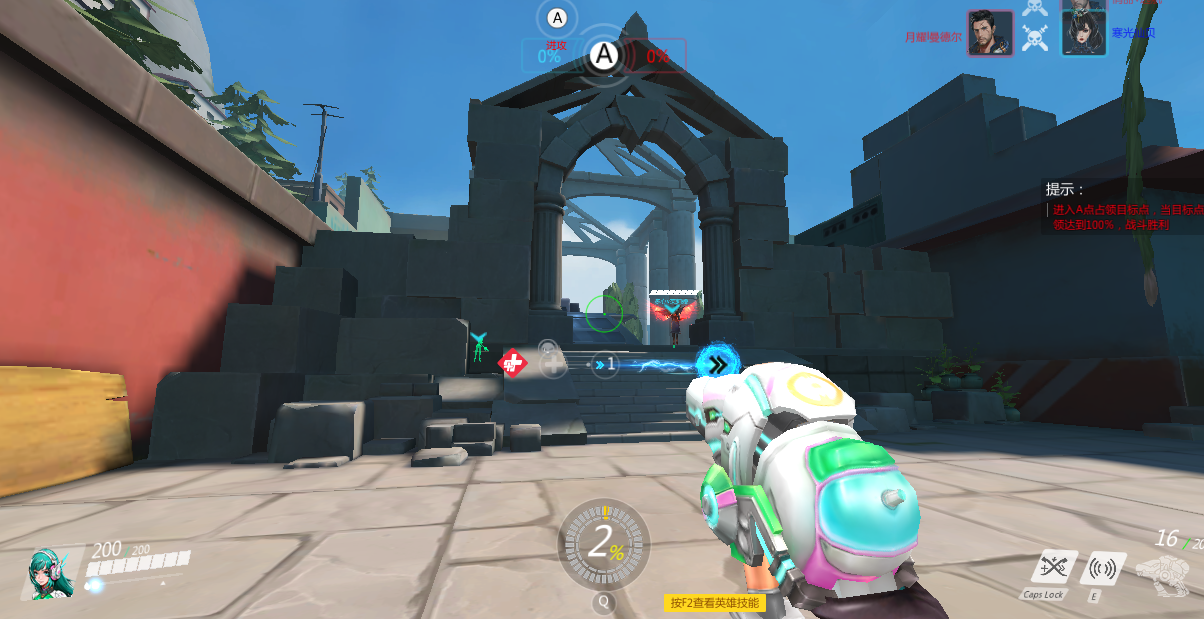
Task: Trigger the sound wave pulse ability
Action: [1102, 569]
